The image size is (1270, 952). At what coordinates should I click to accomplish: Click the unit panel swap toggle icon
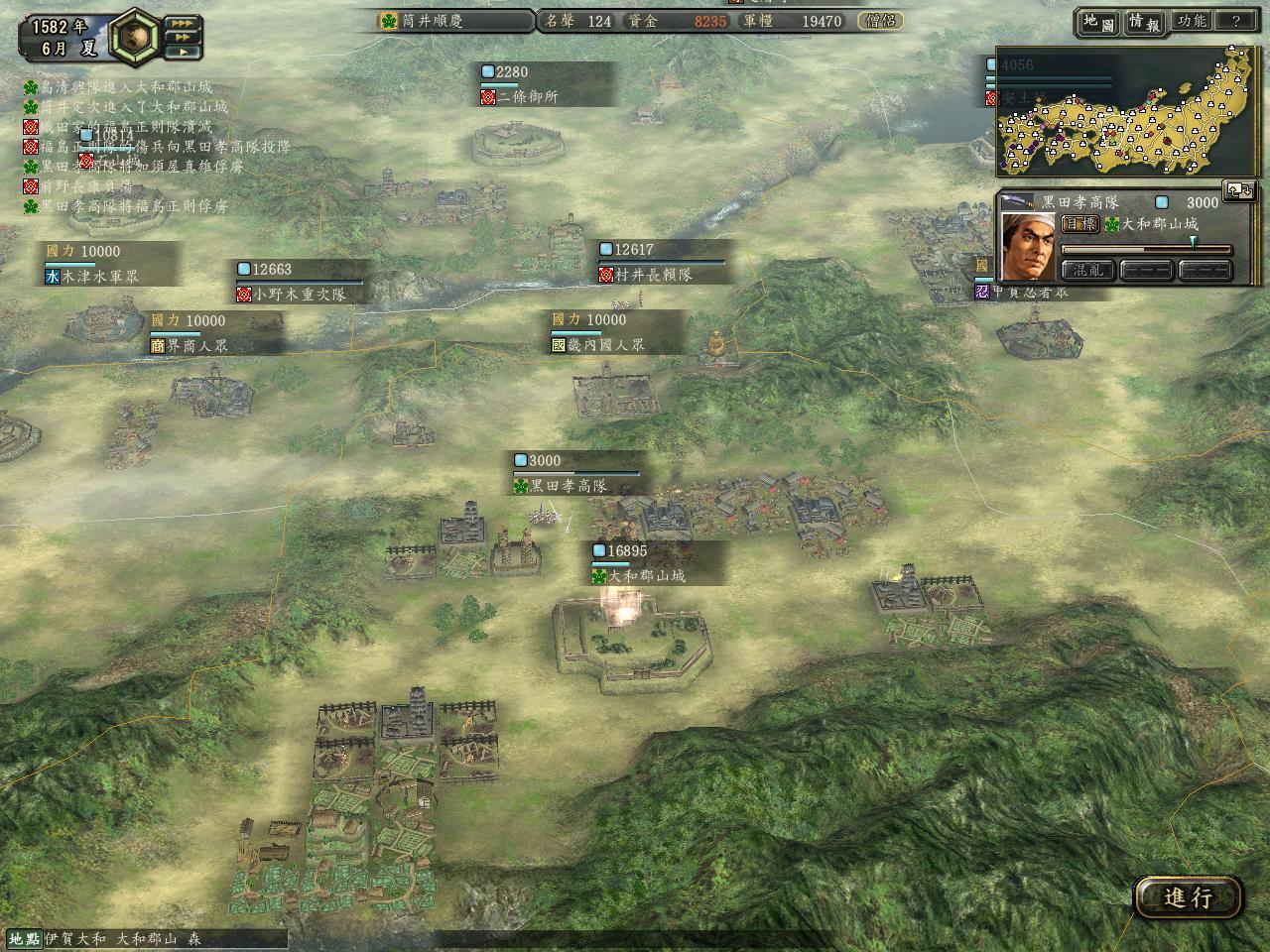pyautogui.click(x=1239, y=190)
